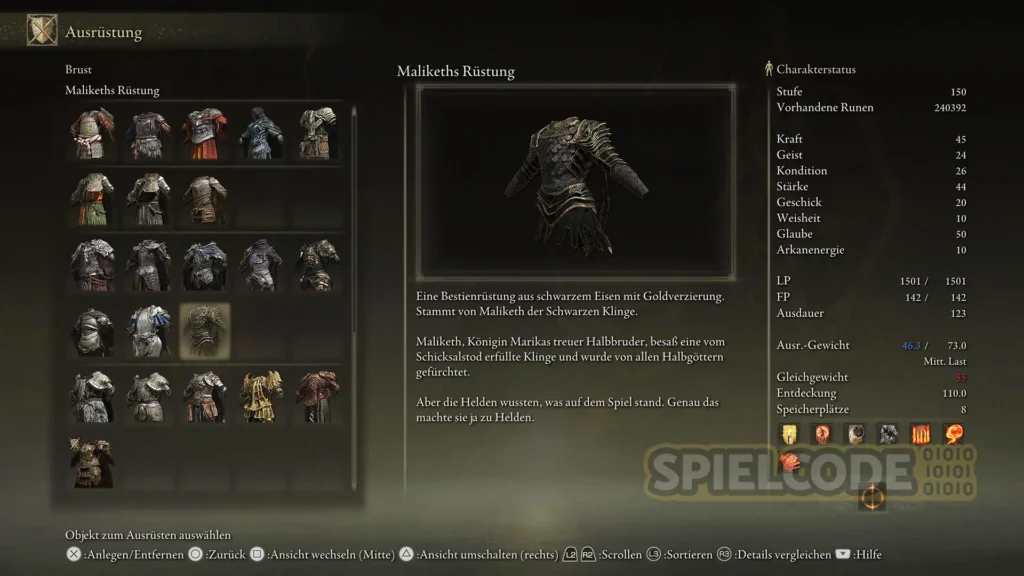Choose the armor with white waist sash
This screenshot has height=576, width=1024.
pyautogui.click(x=92, y=134)
